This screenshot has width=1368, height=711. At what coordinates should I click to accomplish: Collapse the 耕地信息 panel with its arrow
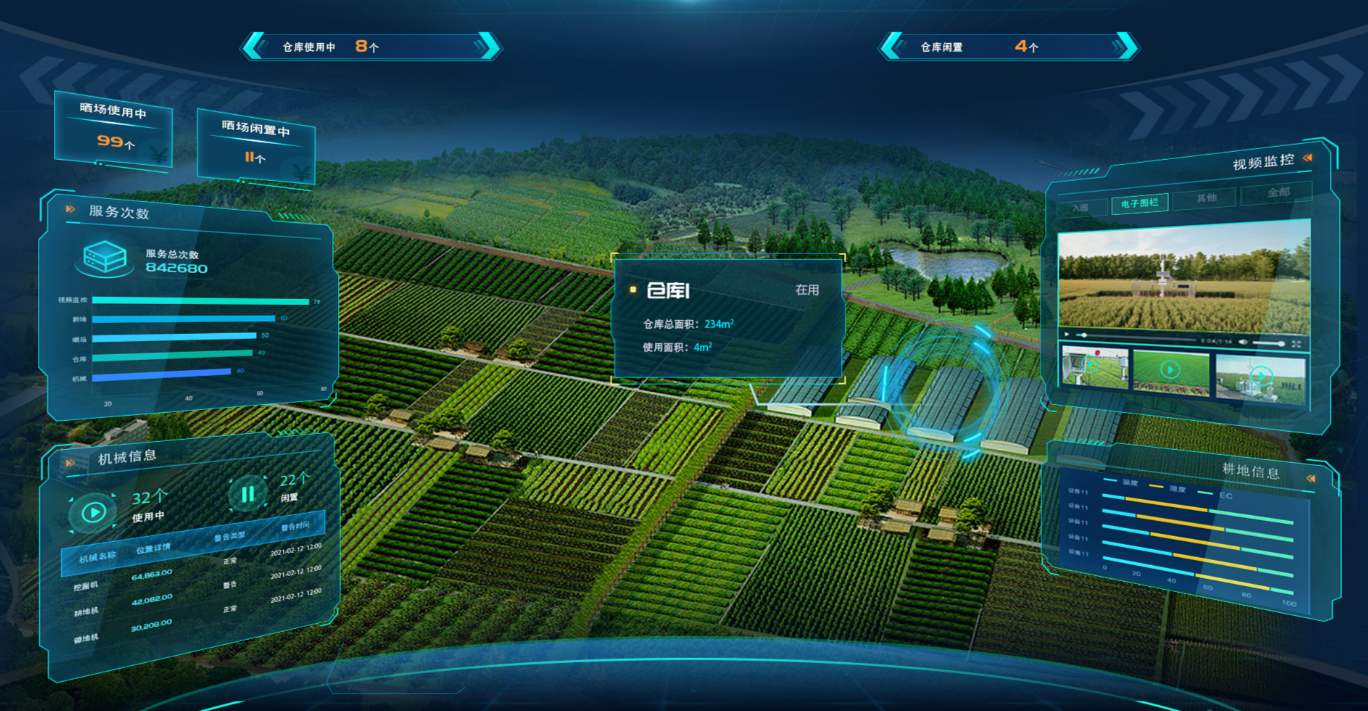coord(1310,479)
